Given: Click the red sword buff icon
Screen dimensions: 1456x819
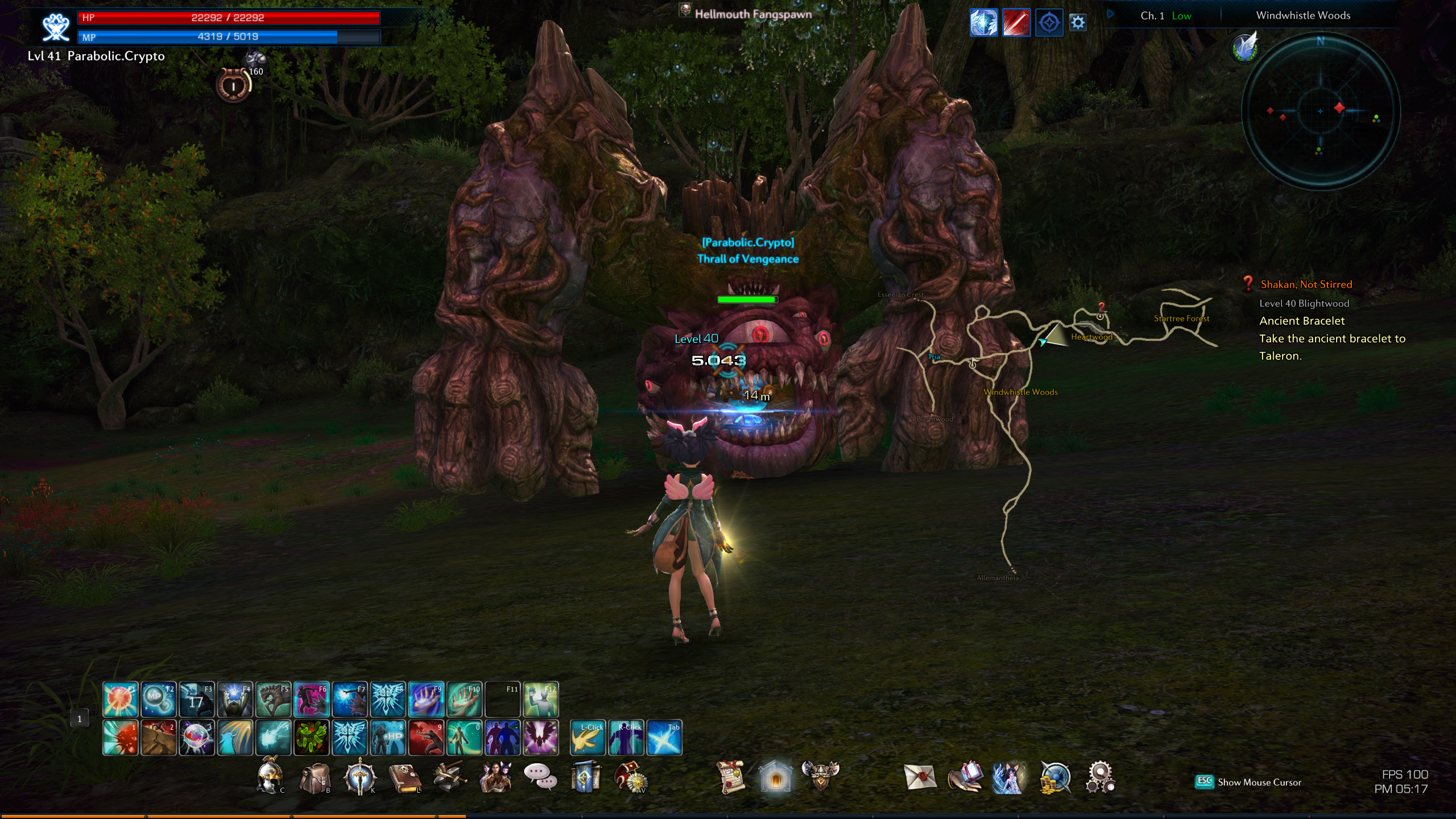Looking at the screenshot, I should [x=1016, y=23].
